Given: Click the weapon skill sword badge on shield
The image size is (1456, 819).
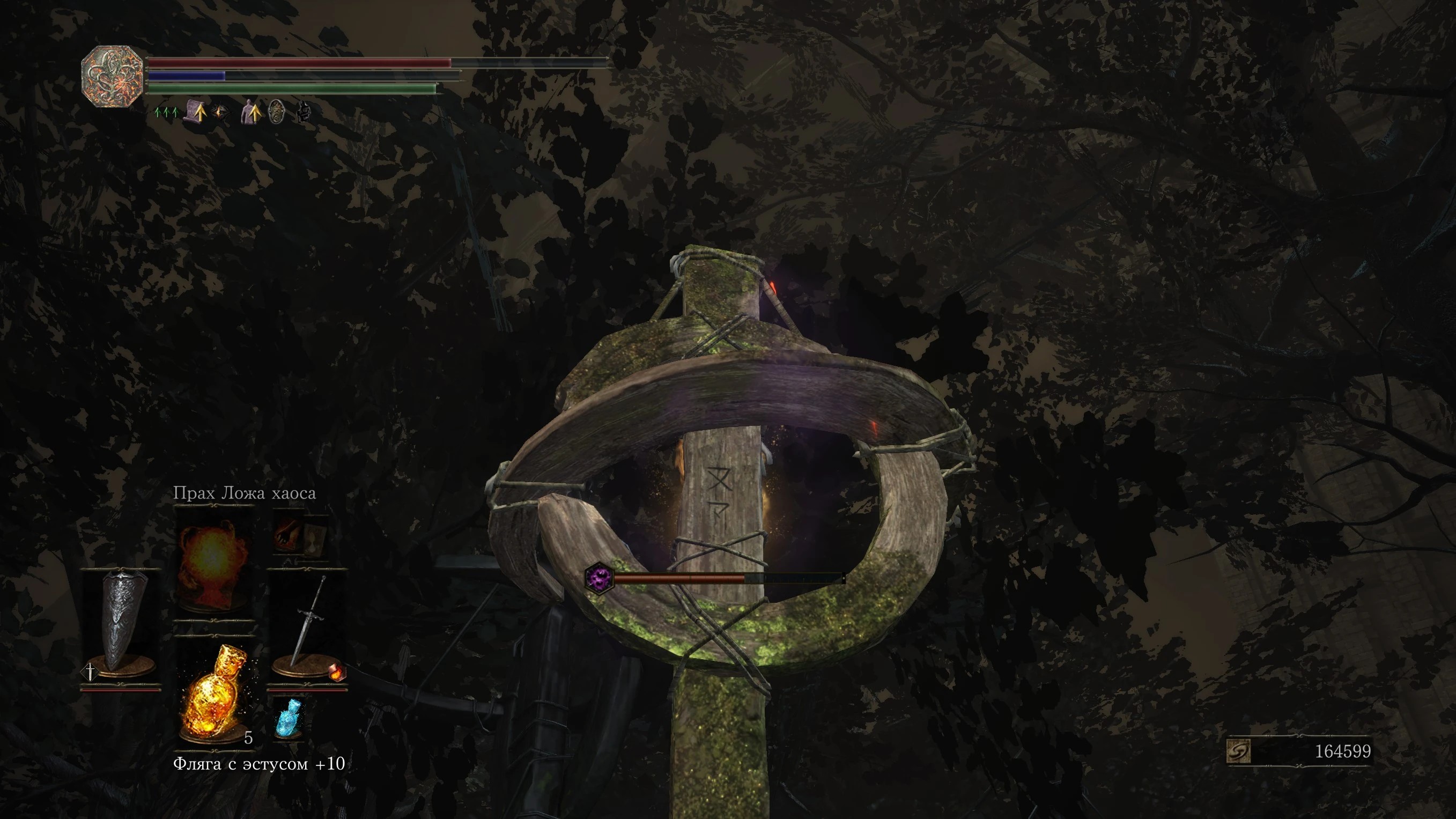Looking at the screenshot, I should coord(90,672).
